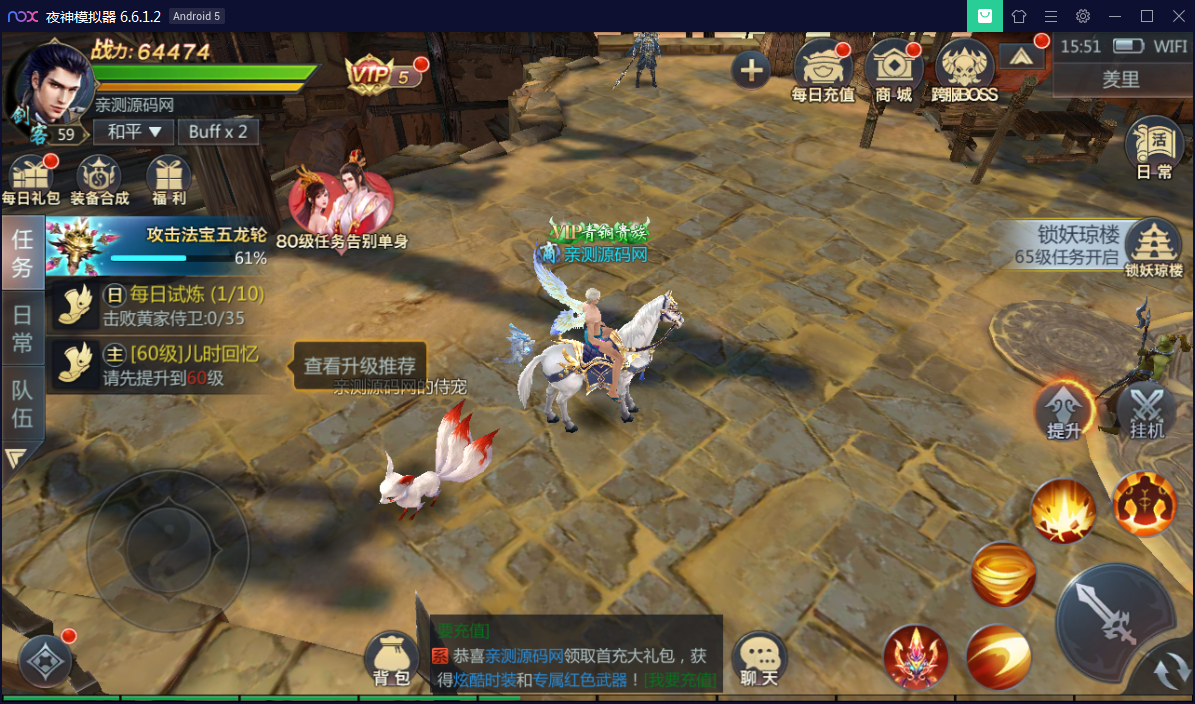
Task: Open the 聊天 chat window
Action: pos(759,659)
